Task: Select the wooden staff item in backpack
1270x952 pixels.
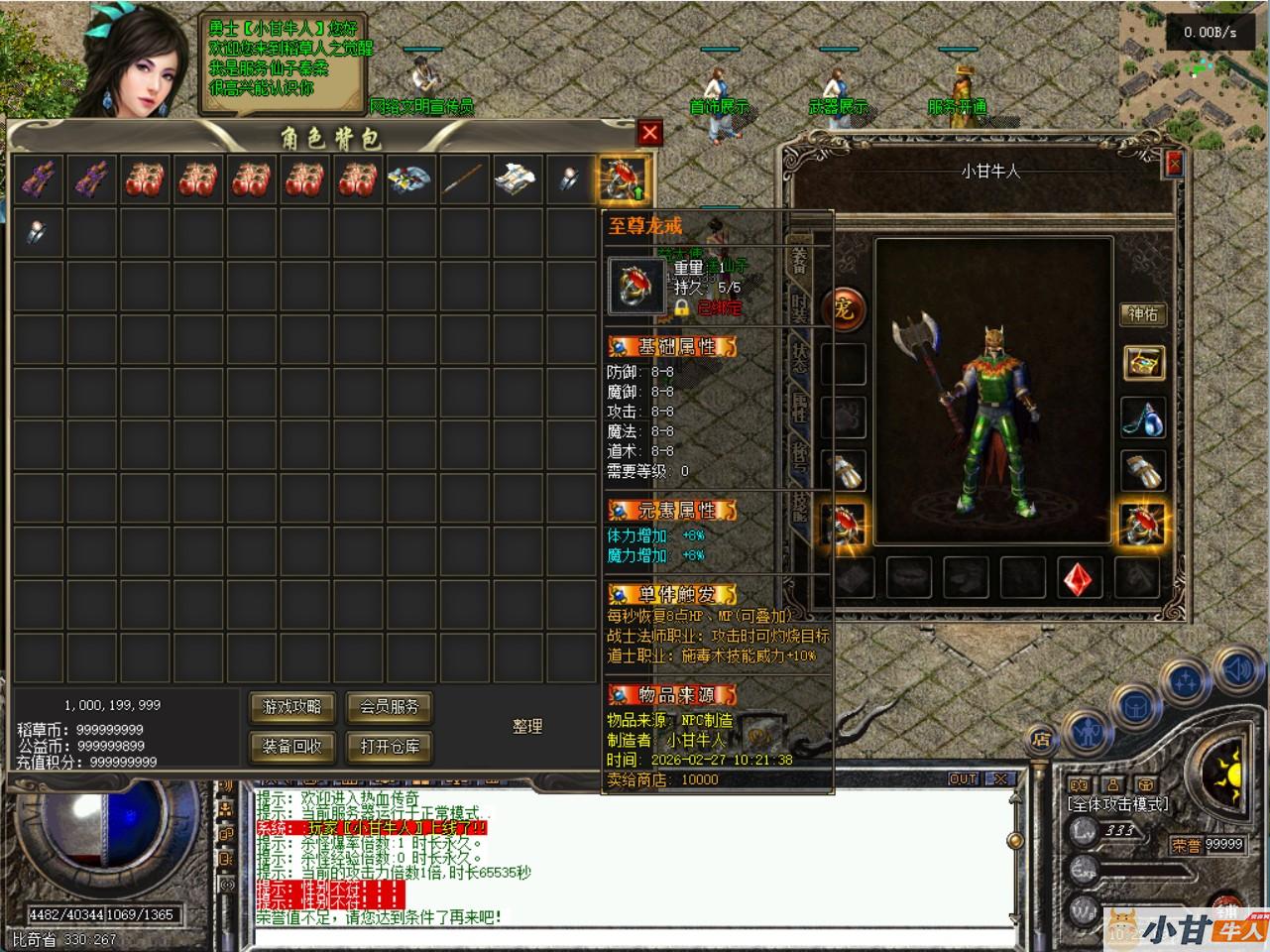Action: coord(462,179)
